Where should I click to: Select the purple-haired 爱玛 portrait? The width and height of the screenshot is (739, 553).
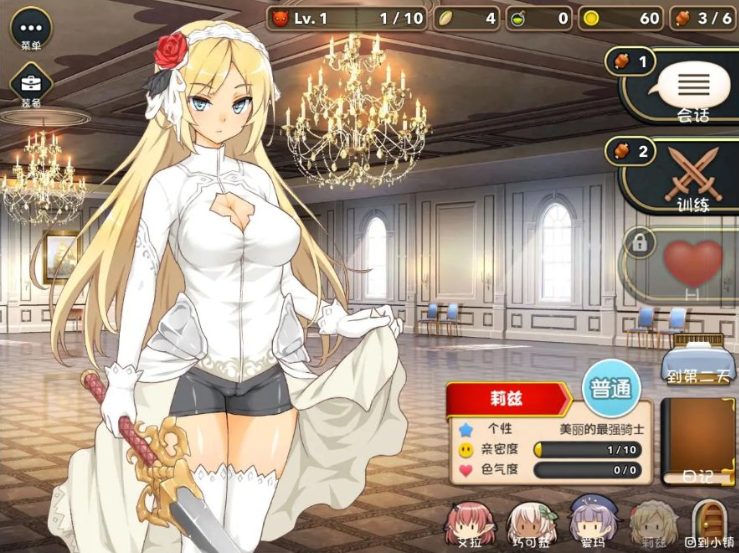(x=587, y=521)
